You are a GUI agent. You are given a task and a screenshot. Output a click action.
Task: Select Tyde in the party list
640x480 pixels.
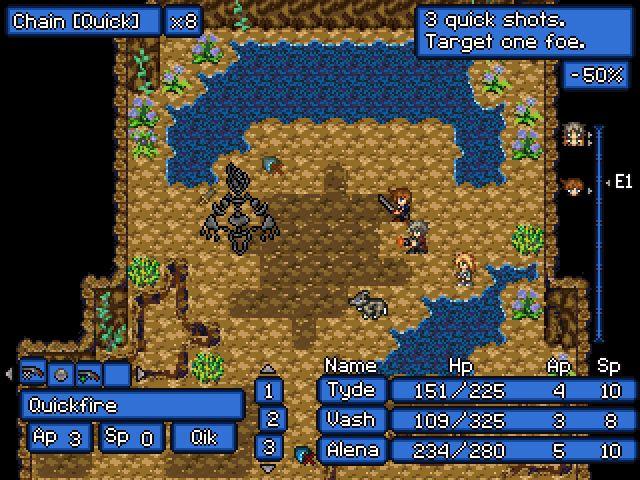[351, 391]
